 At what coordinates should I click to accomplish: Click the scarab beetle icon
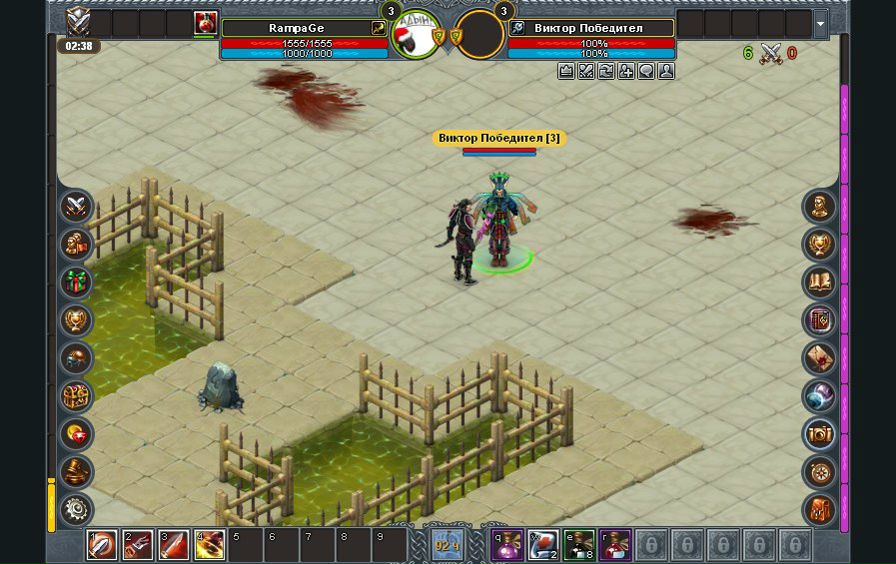(76, 359)
